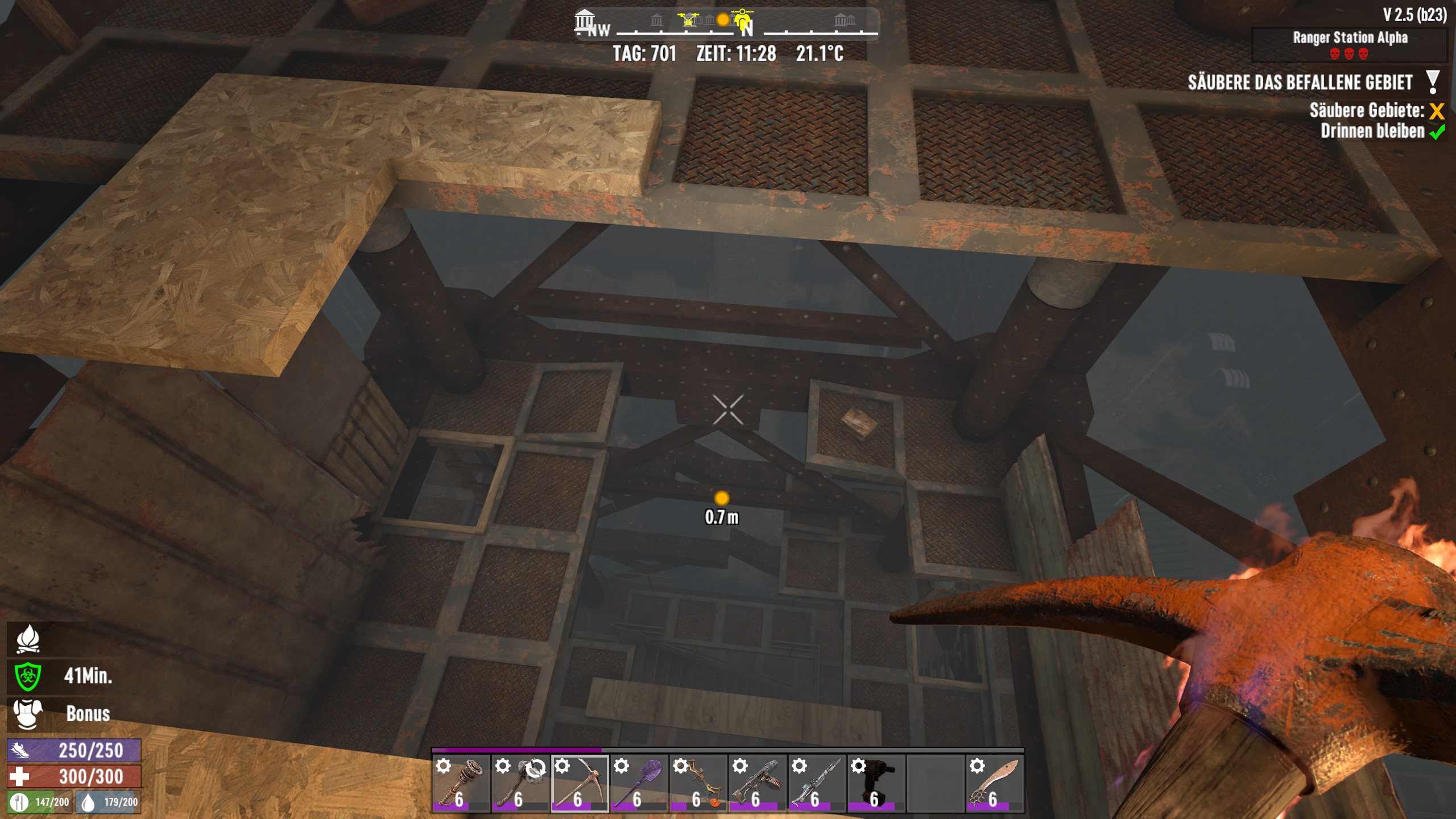Equip the machete in the last slot

coord(995,783)
